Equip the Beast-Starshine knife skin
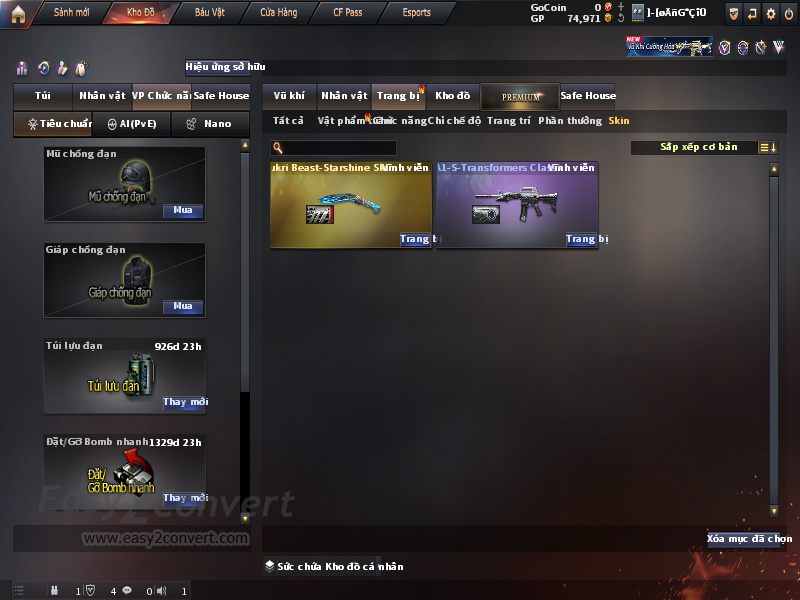 click(415, 239)
